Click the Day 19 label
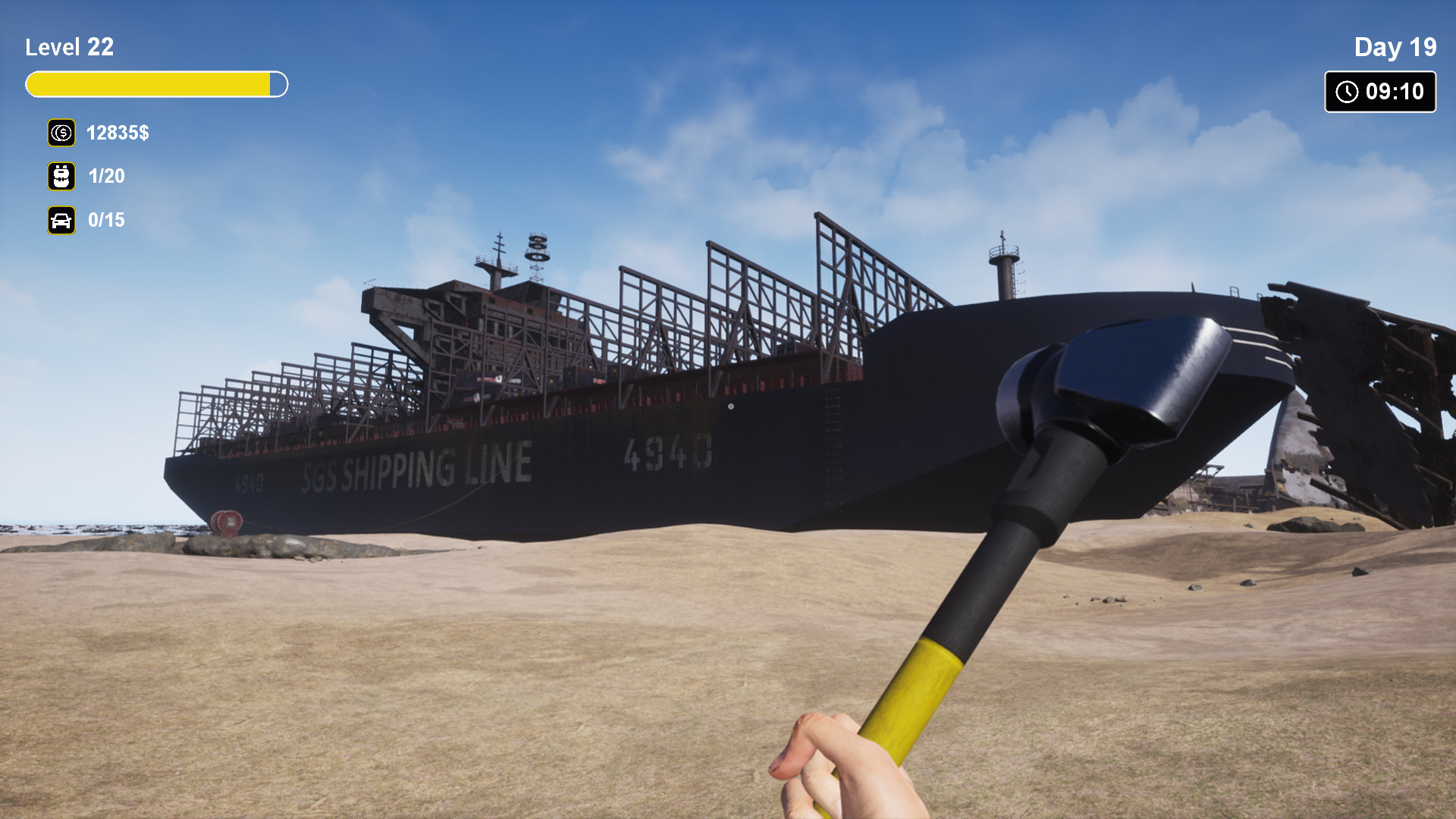The width and height of the screenshot is (1456, 819). click(x=1395, y=47)
